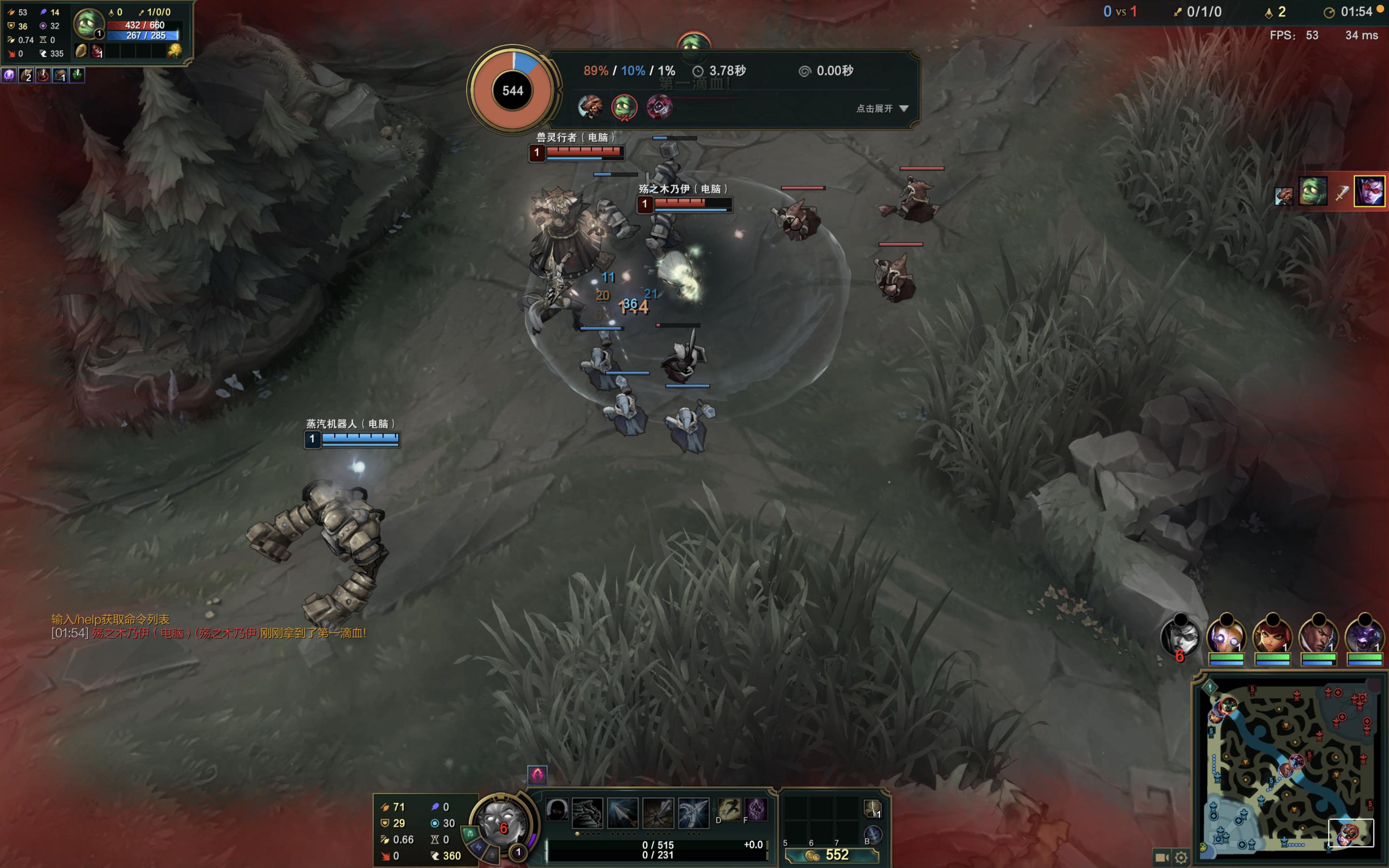Screen dimensions: 1389x868
Task: Click the purple summoner spell on F
Action: (x=757, y=810)
